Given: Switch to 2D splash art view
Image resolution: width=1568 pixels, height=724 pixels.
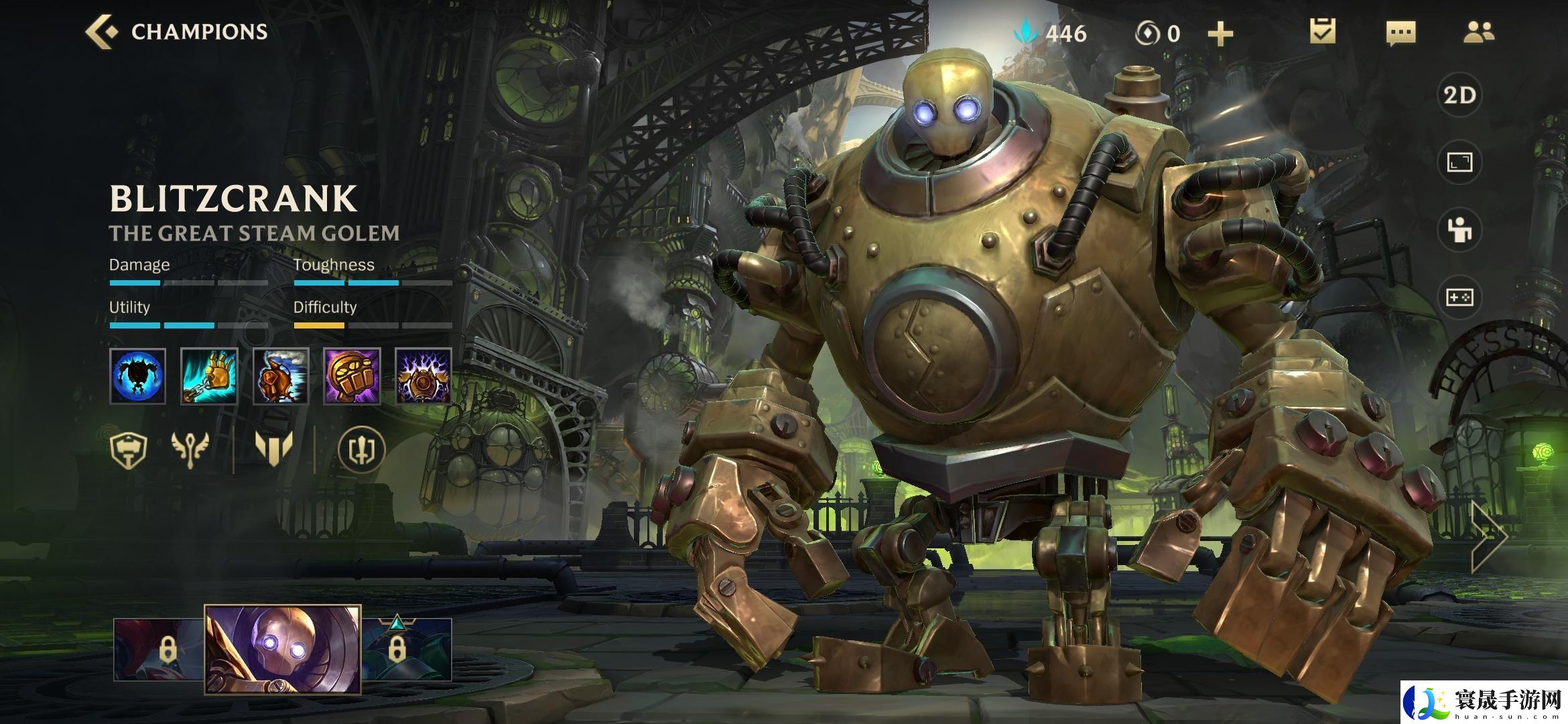Looking at the screenshot, I should click(x=1459, y=95).
